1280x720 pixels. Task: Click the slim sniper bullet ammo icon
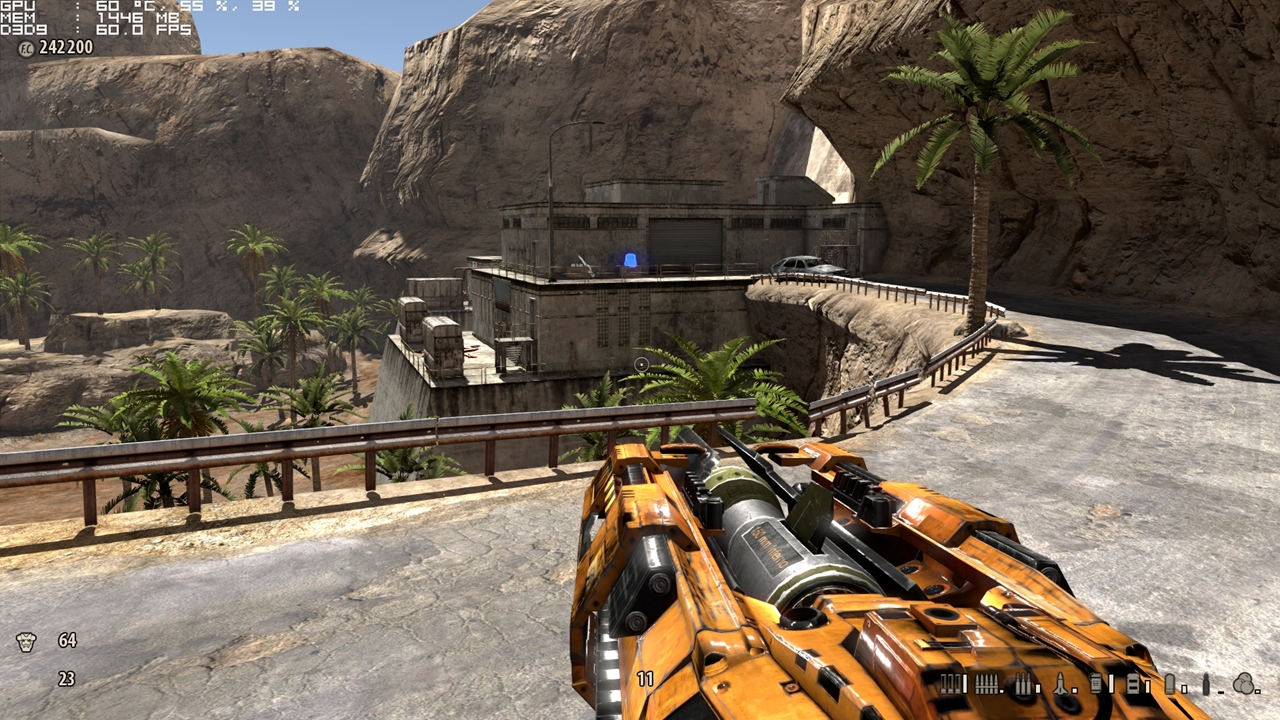1206,684
